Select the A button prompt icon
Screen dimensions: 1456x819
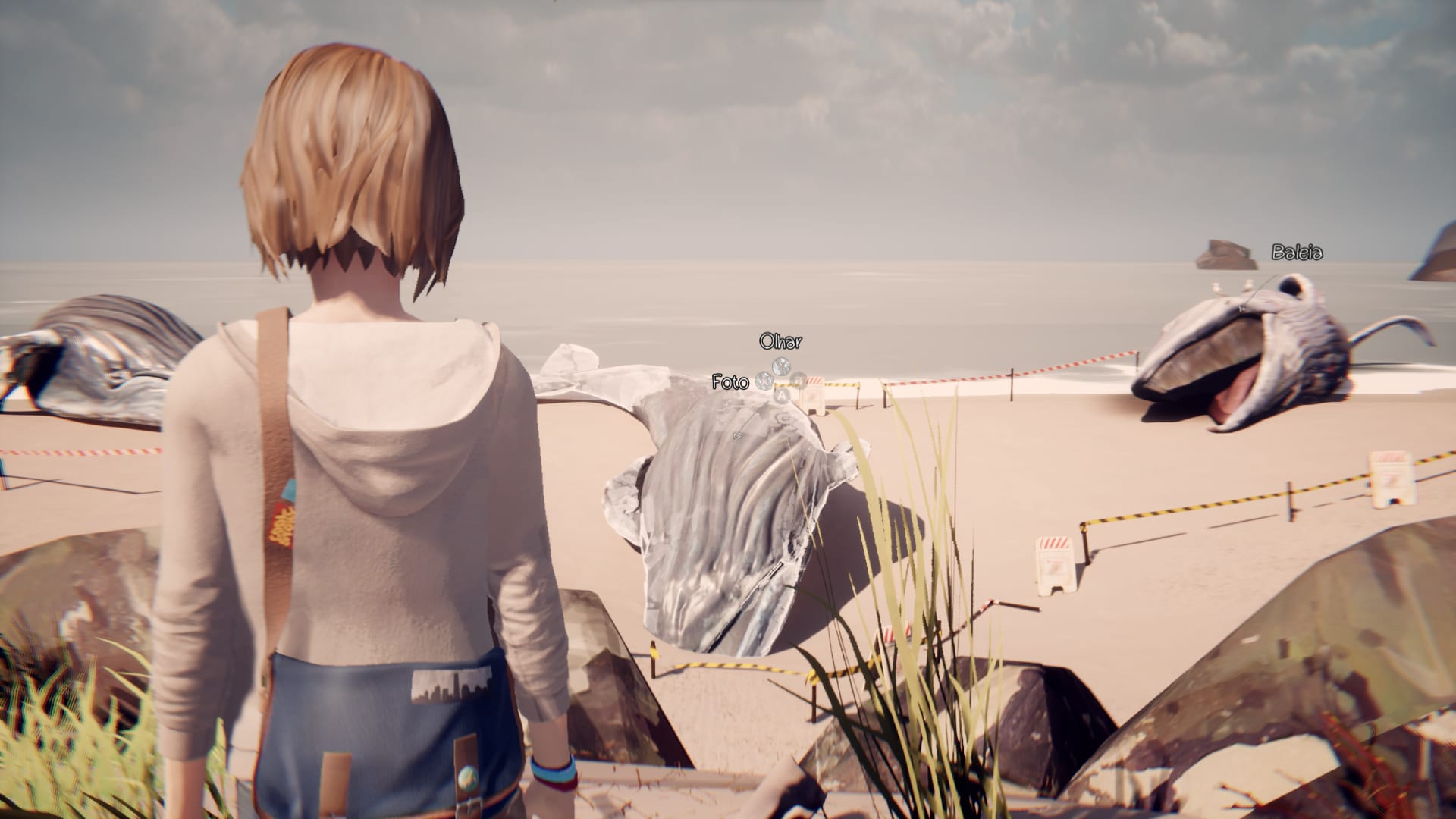pos(781,394)
